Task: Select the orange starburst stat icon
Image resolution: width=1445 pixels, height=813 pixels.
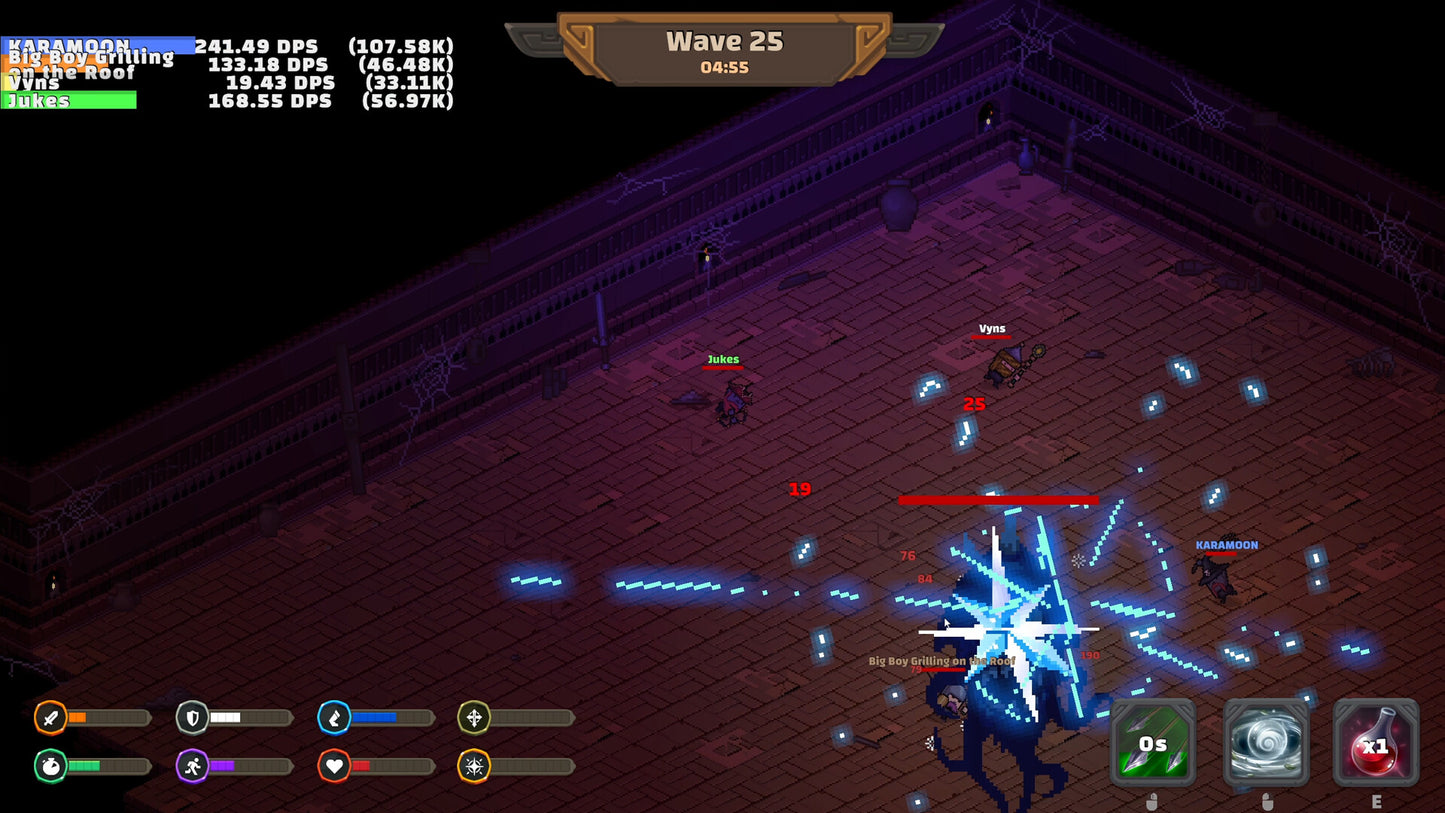Action: click(x=474, y=766)
